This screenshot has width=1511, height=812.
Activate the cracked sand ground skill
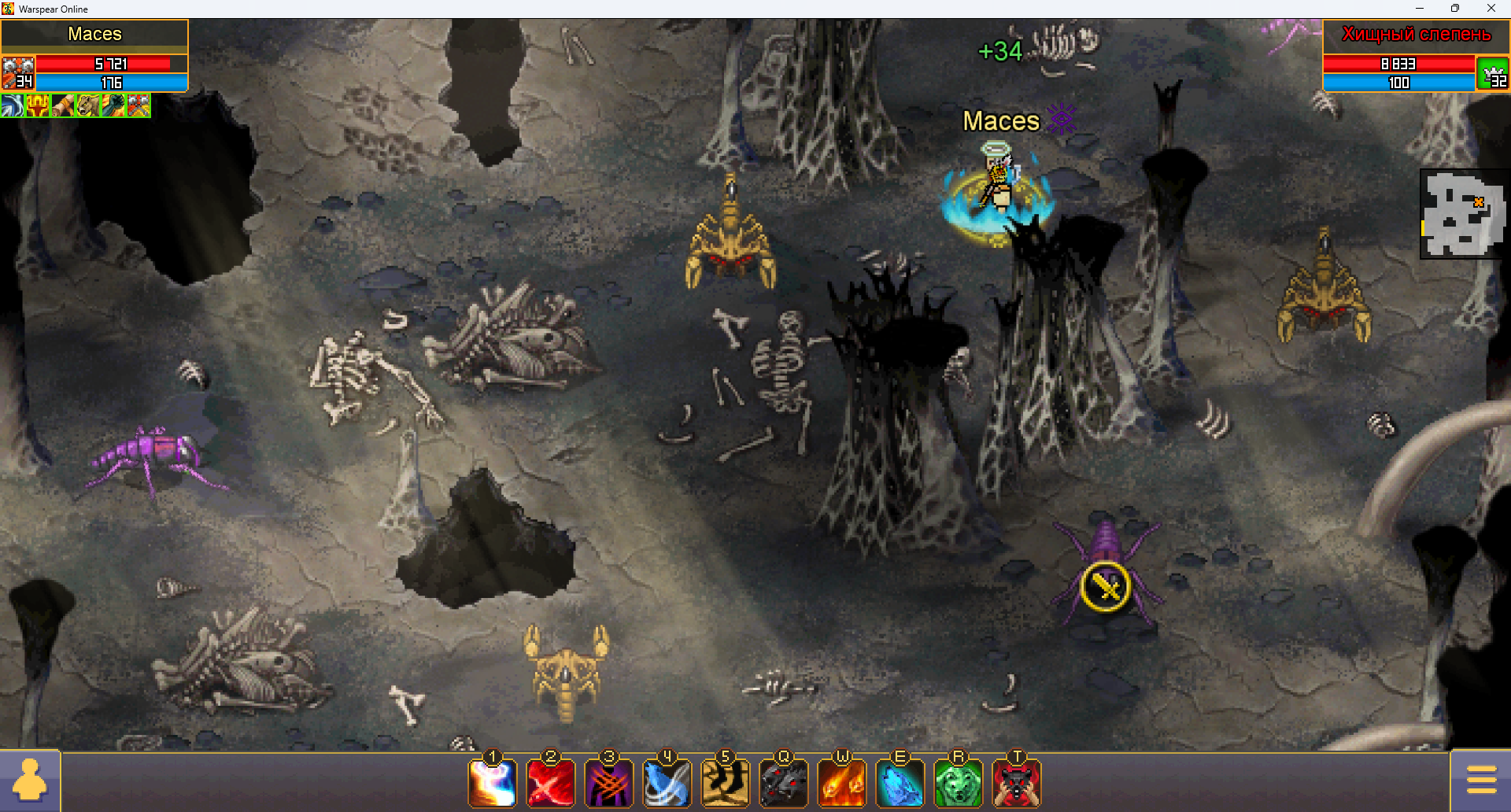tap(726, 784)
